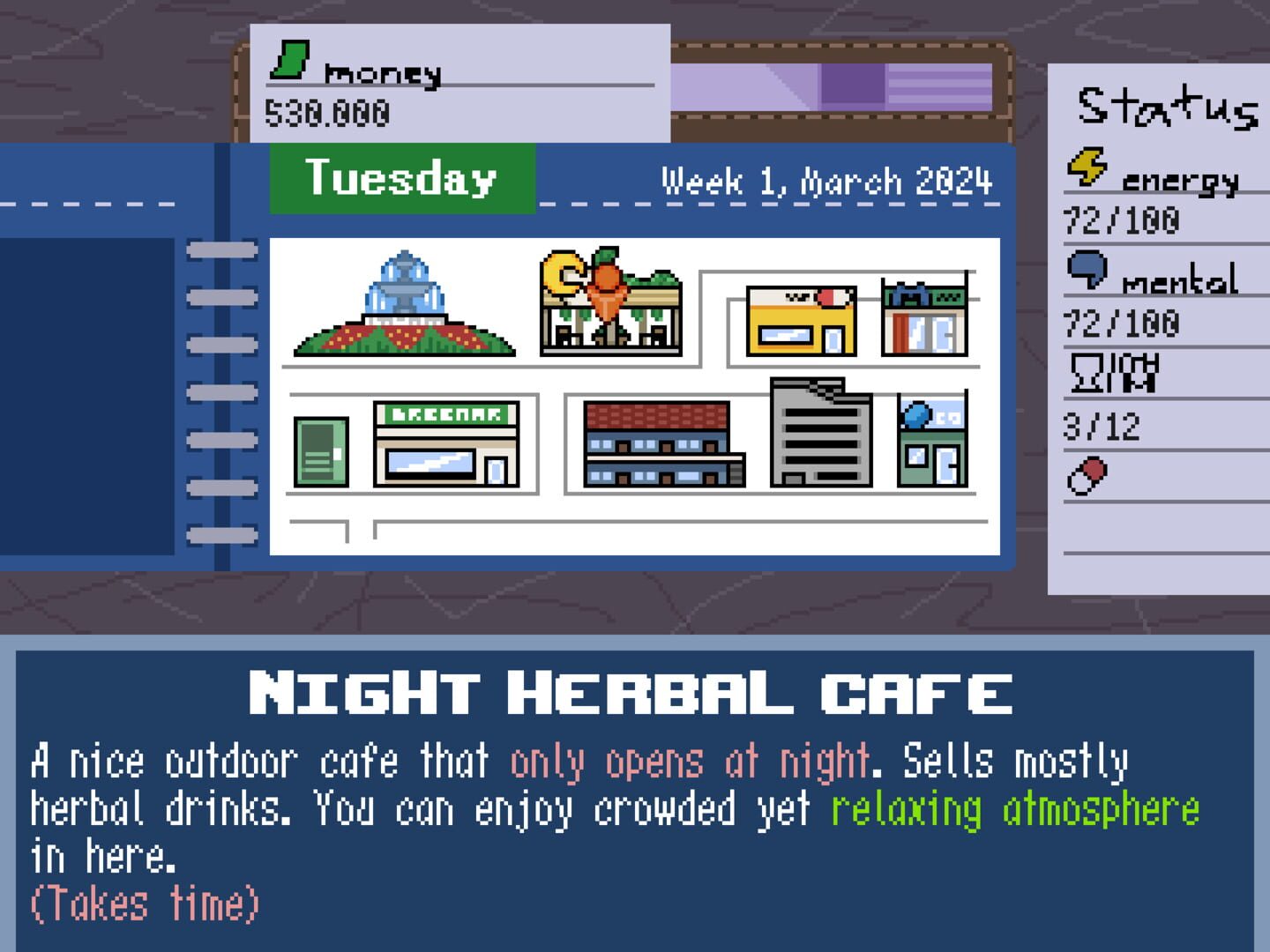
Task: Visit the GREENMAR minimart building
Action: coord(445,445)
